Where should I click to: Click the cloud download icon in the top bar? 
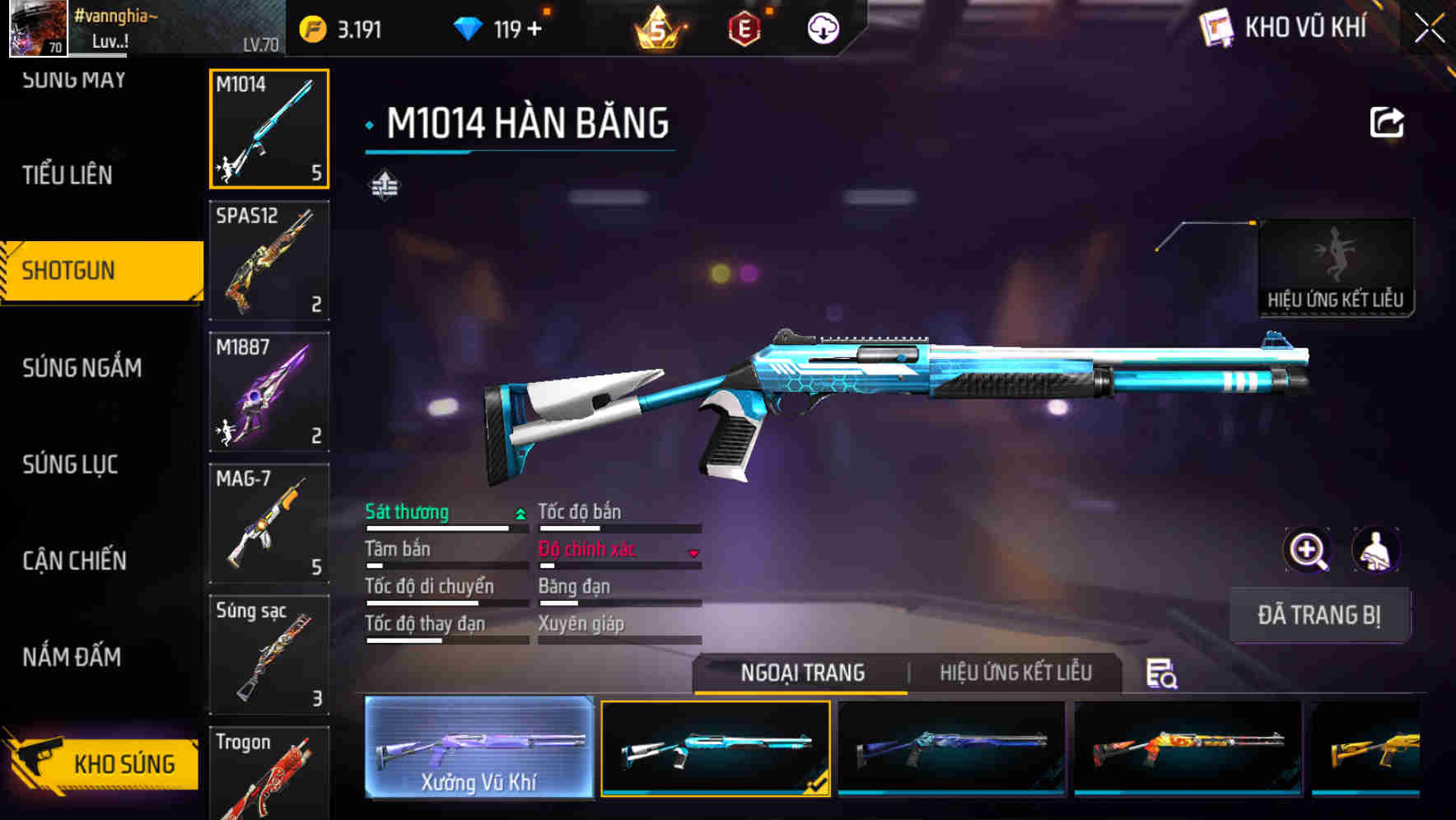pos(822,26)
